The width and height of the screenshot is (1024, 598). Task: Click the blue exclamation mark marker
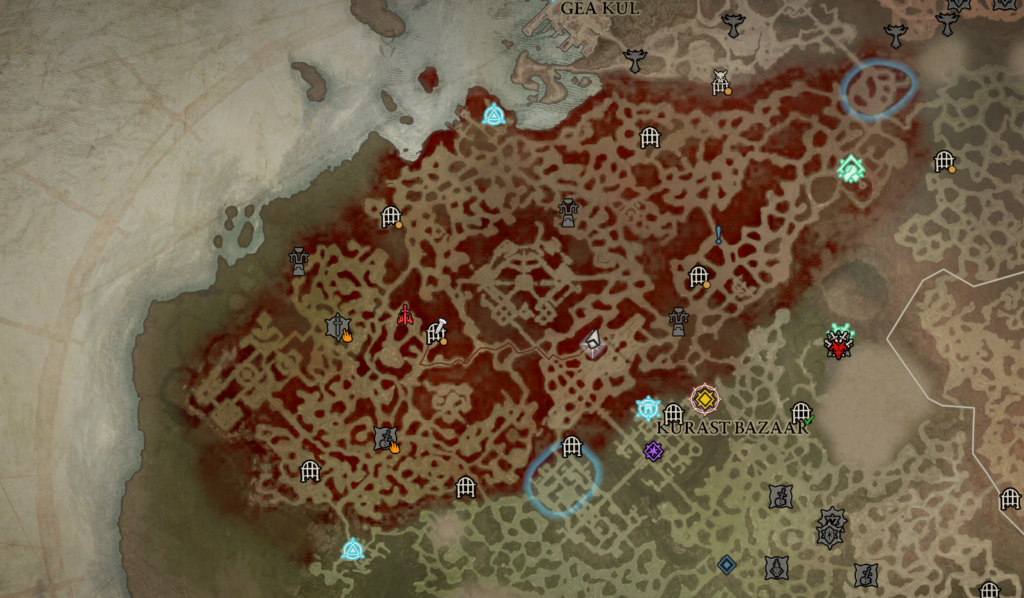coord(718,235)
